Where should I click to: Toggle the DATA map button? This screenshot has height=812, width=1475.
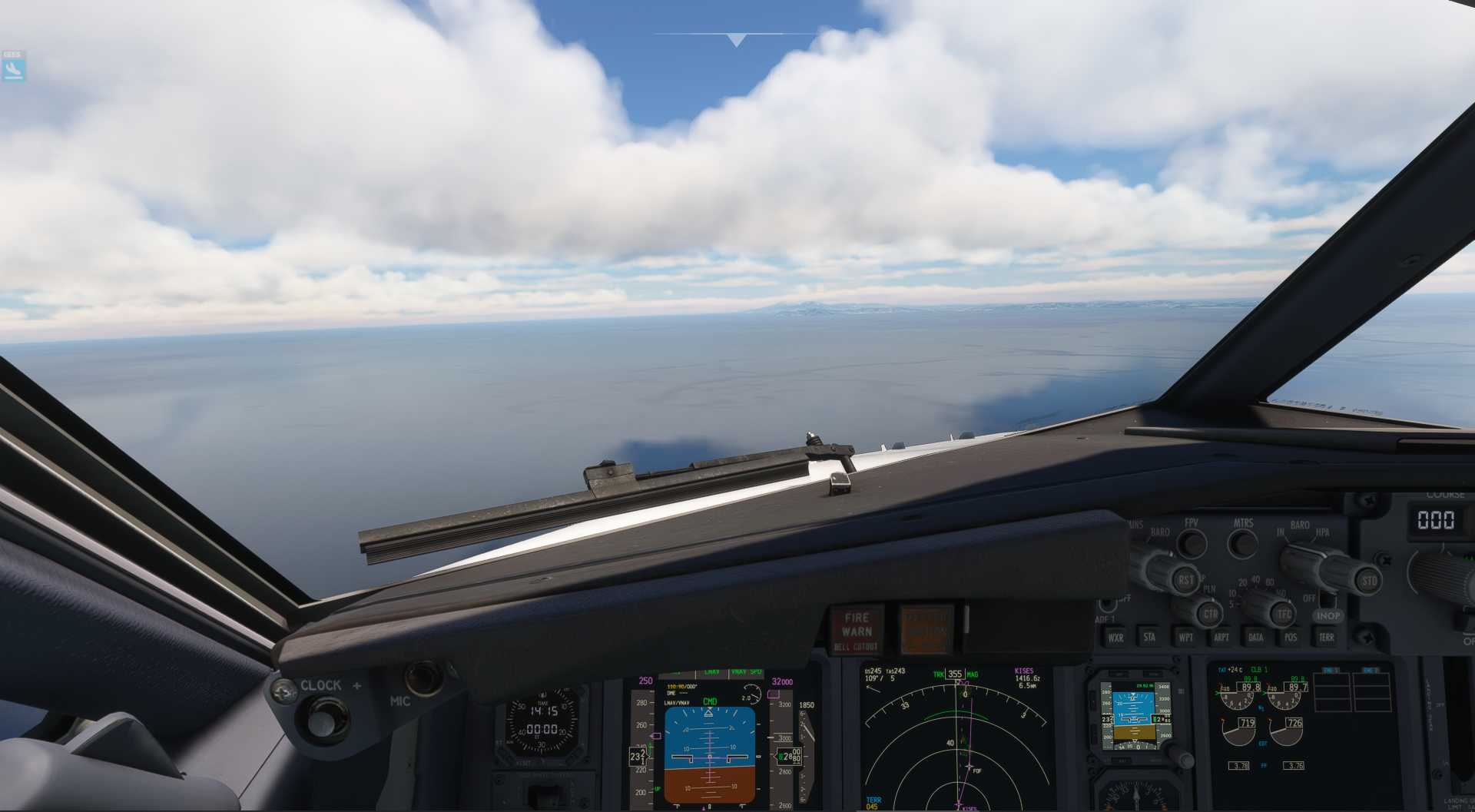coord(1256,637)
